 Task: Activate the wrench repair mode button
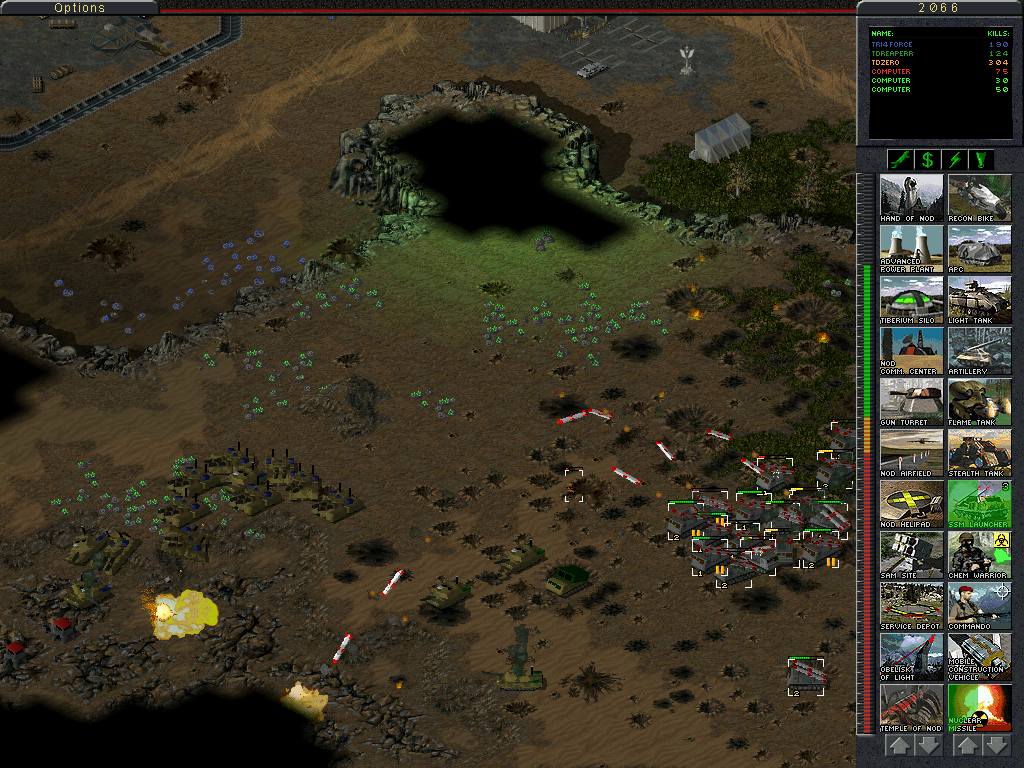click(900, 160)
